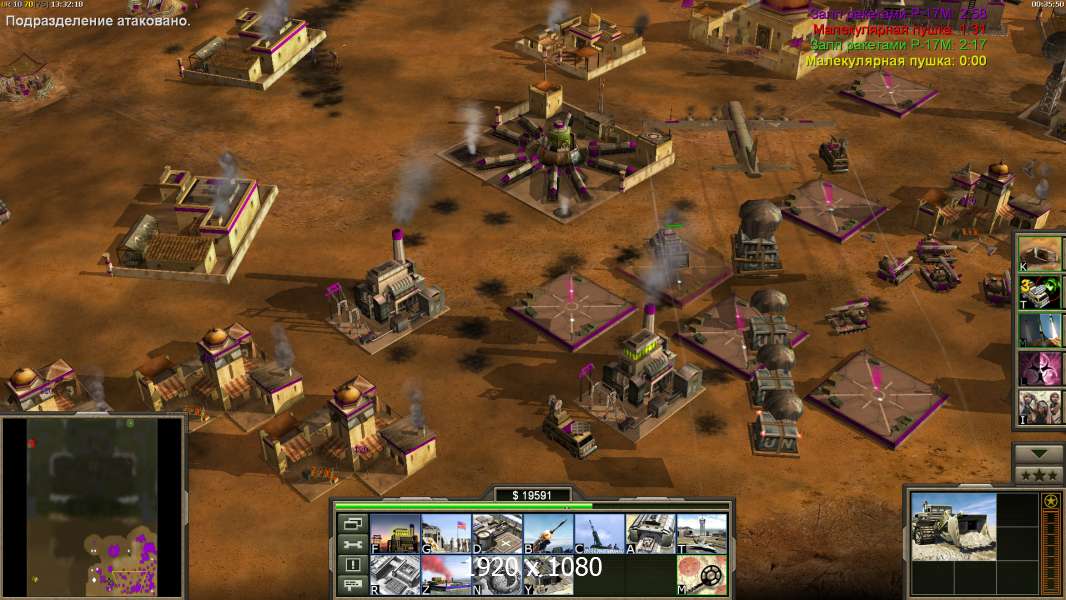The height and width of the screenshot is (600, 1066).
Task: Build the power plant (F) structure
Action: point(395,534)
